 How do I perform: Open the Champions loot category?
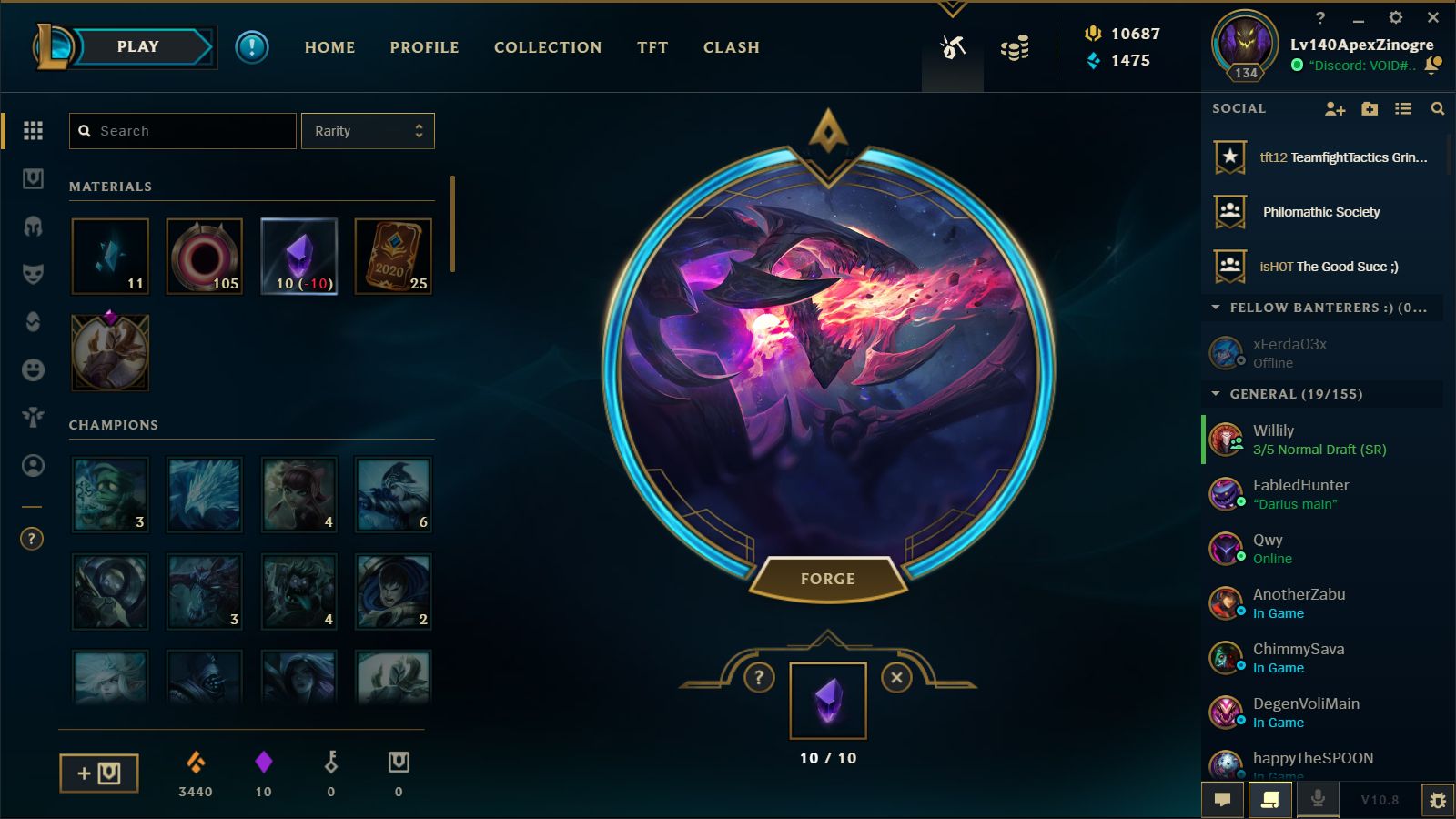click(x=34, y=227)
